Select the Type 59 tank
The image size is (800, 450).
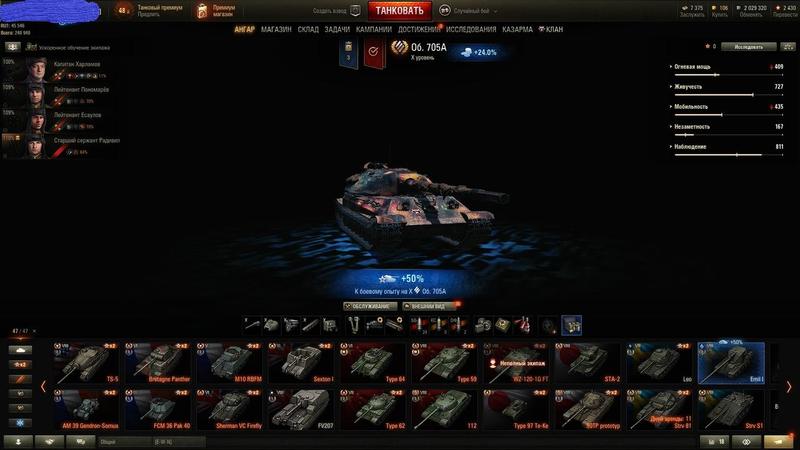click(445, 363)
